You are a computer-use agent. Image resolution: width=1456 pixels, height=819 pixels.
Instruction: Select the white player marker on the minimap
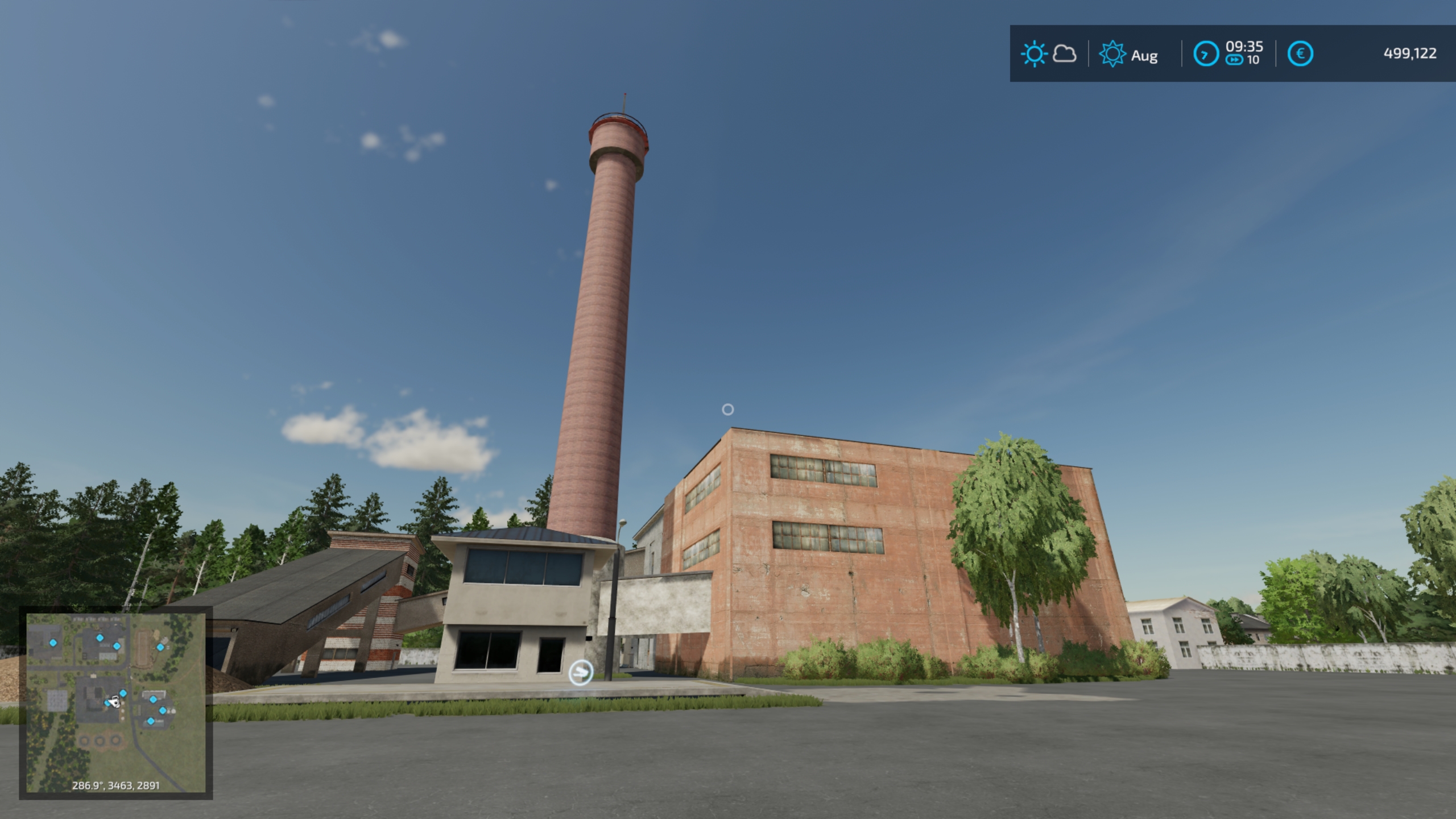click(114, 702)
